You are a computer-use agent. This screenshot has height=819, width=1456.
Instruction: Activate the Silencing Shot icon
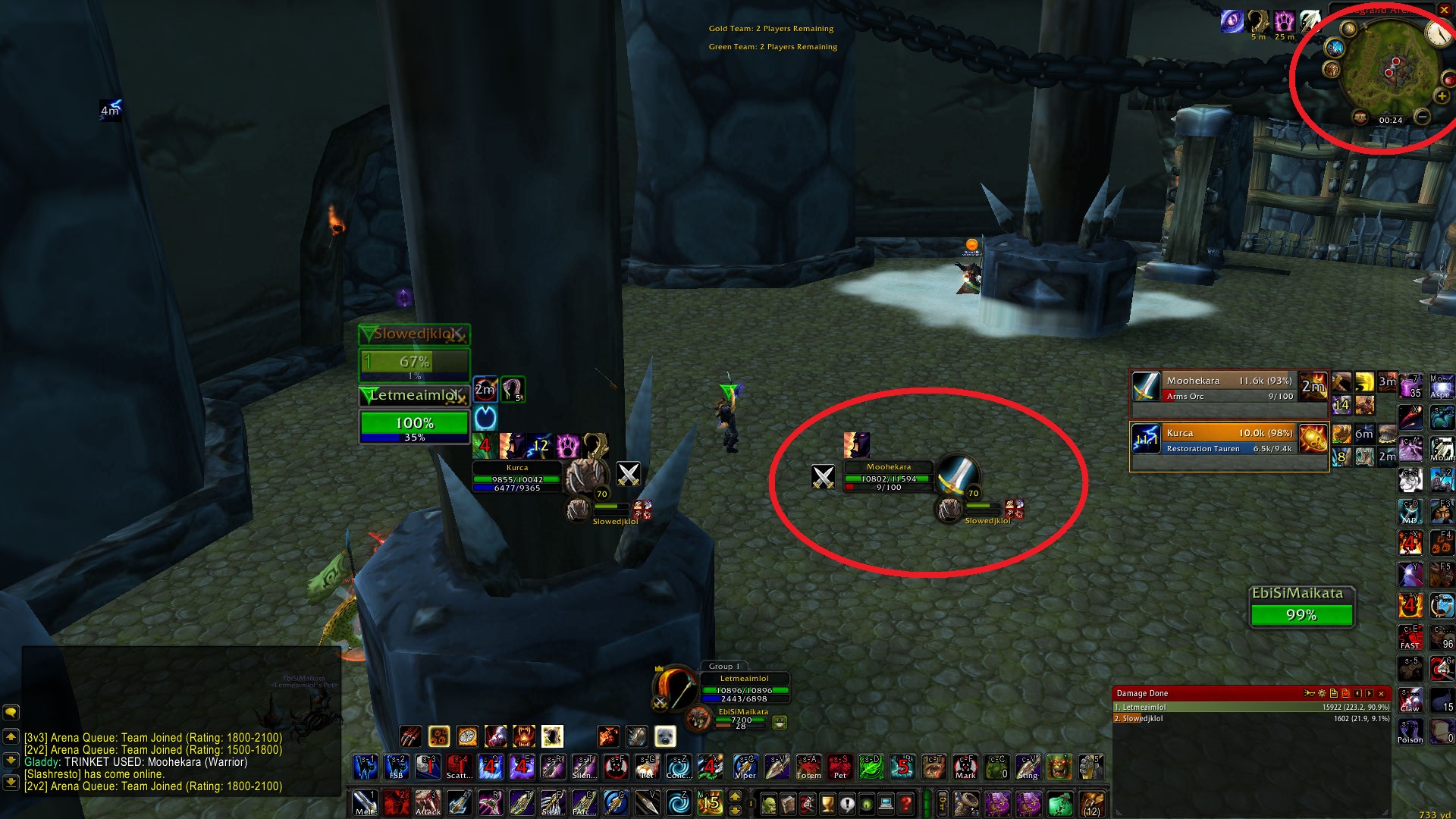[584, 767]
